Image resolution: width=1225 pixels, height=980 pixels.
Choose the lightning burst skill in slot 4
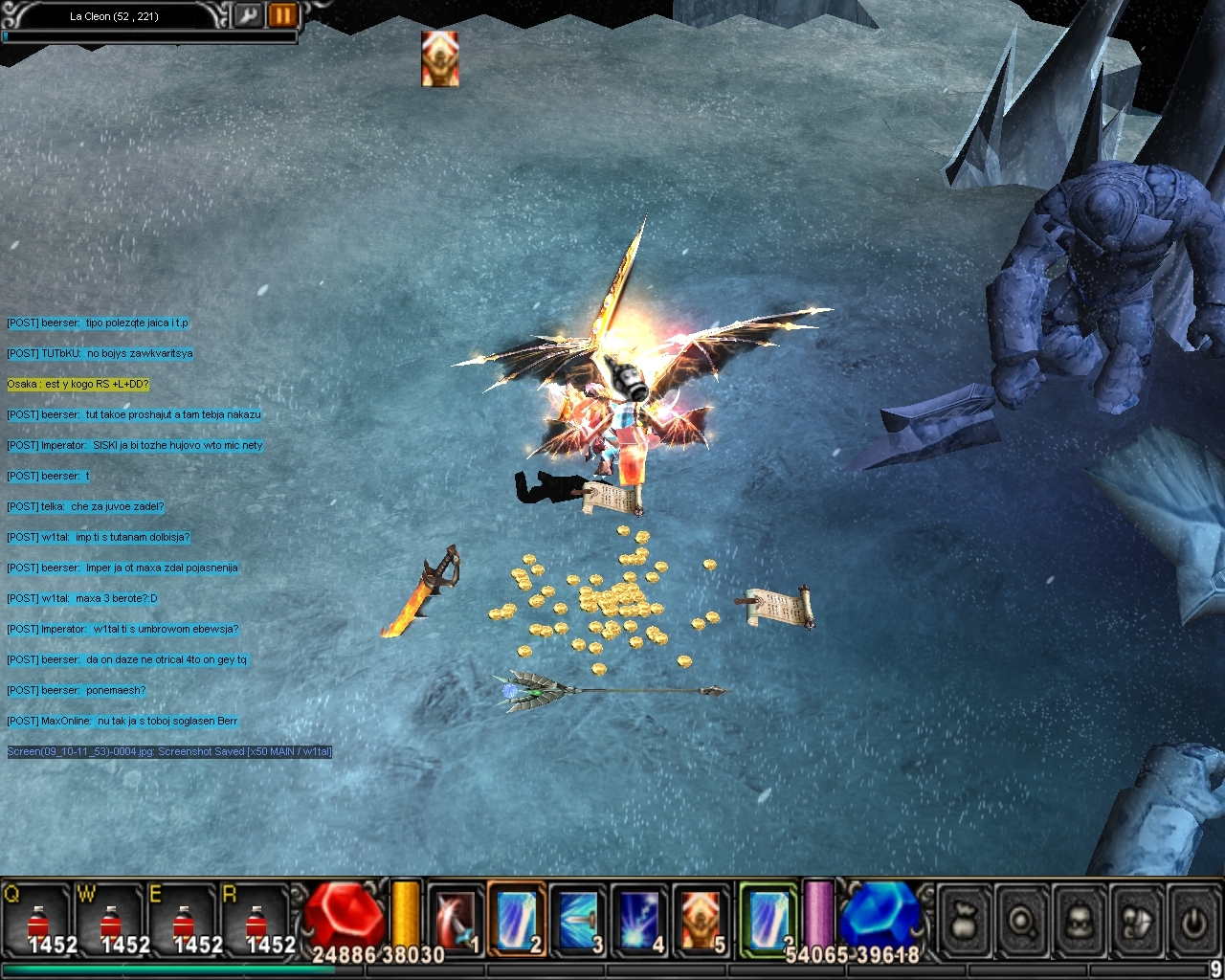click(x=639, y=919)
